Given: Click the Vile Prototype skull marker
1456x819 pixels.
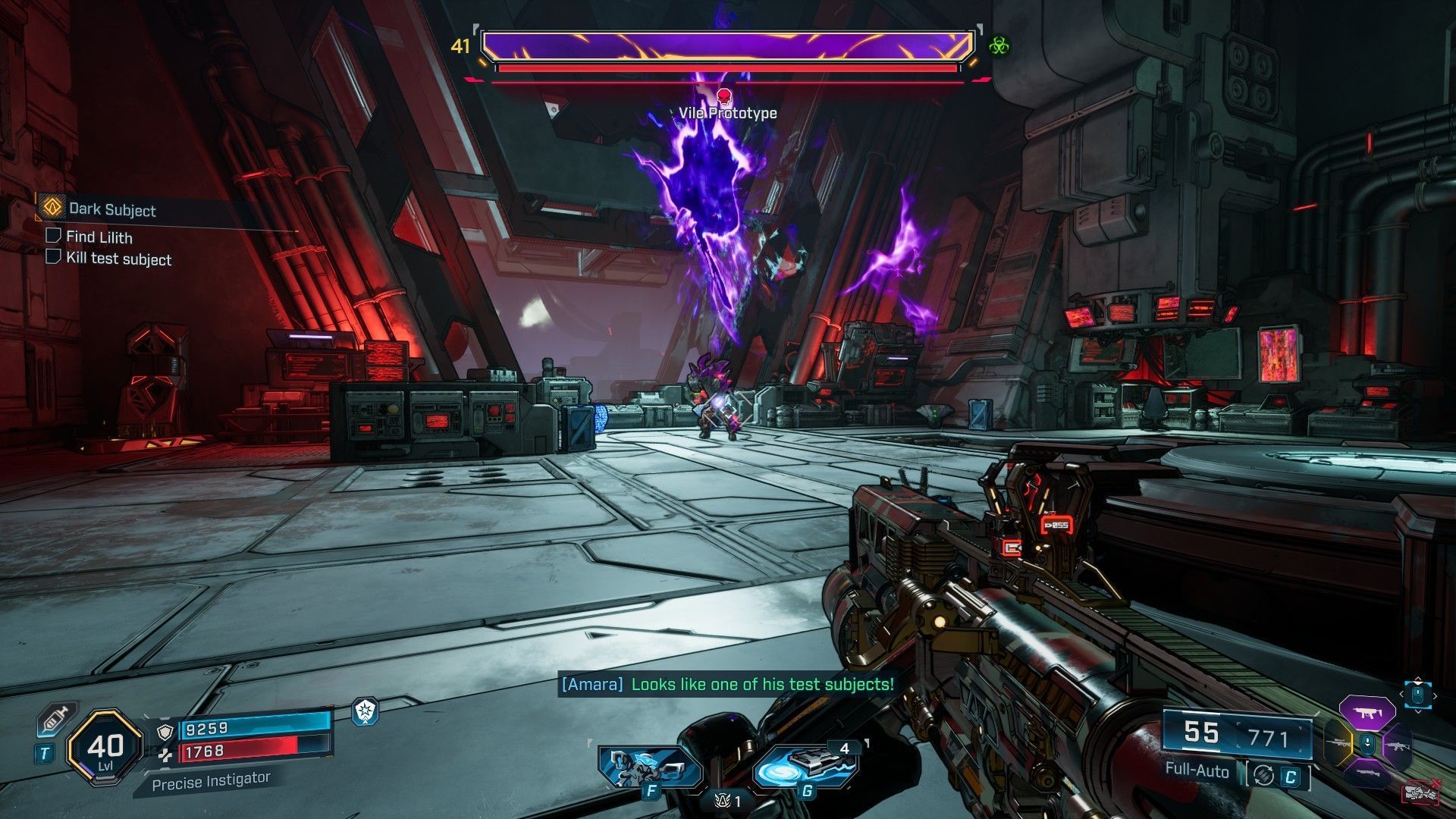Looking at the screenshot, I should click(x=723, y=96).
